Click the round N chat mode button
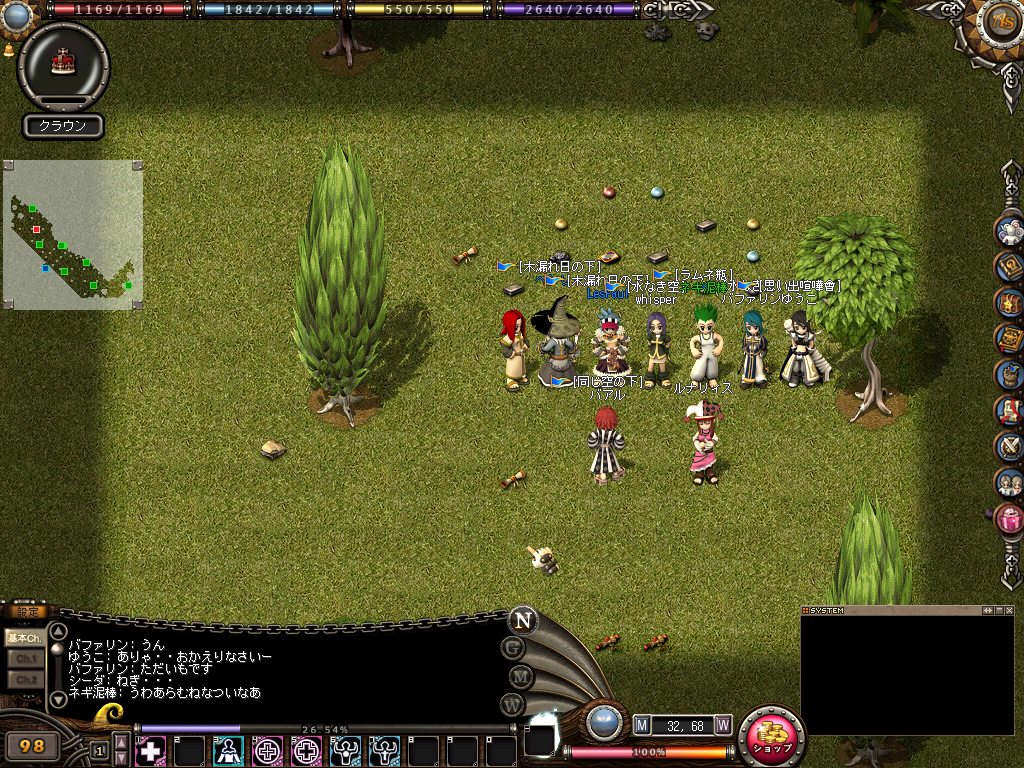This screenshot has width=1024, height=768. 521,619
